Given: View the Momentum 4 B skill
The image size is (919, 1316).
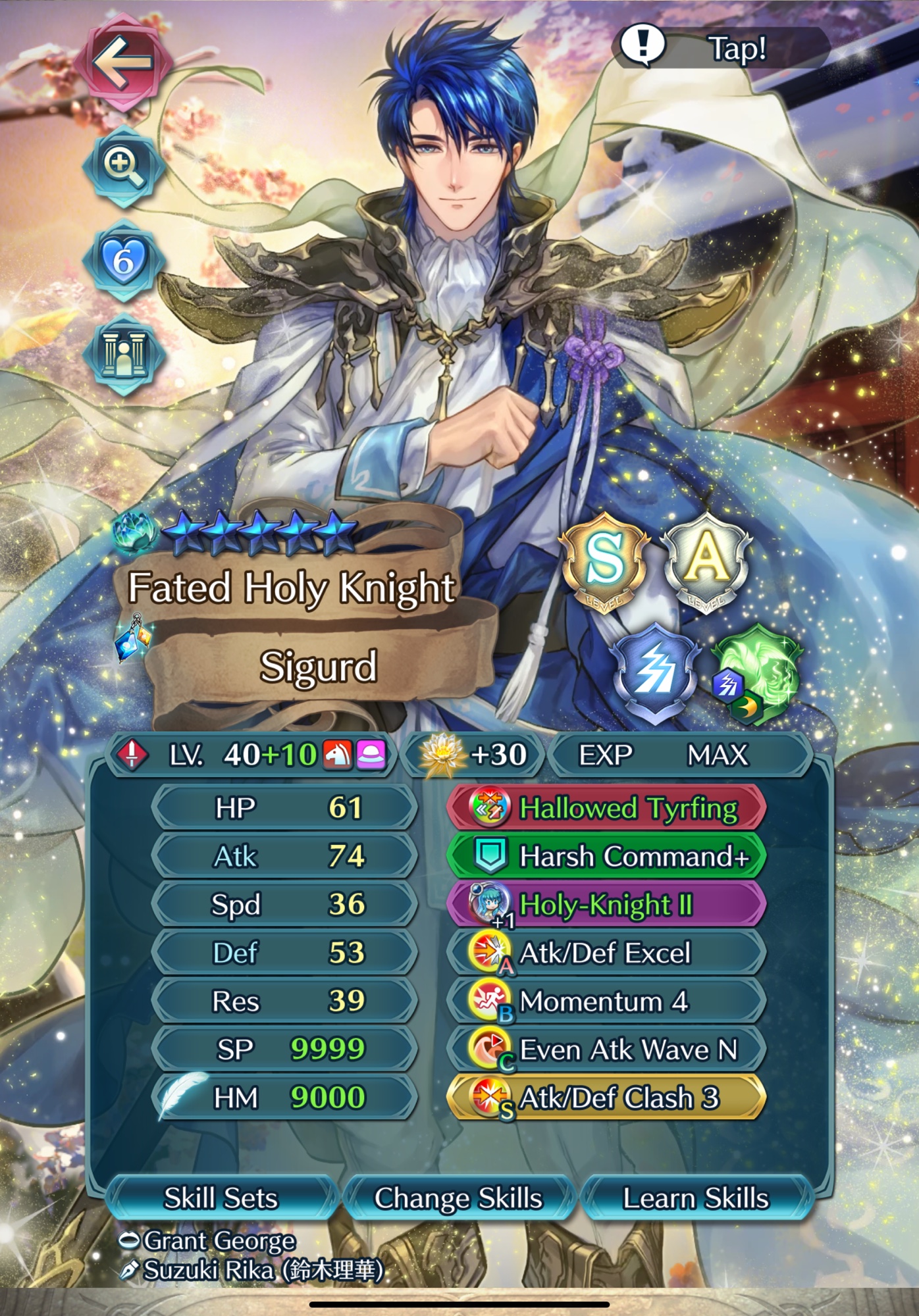Looking at the screenshot, I should click(x=606, y=1001).
